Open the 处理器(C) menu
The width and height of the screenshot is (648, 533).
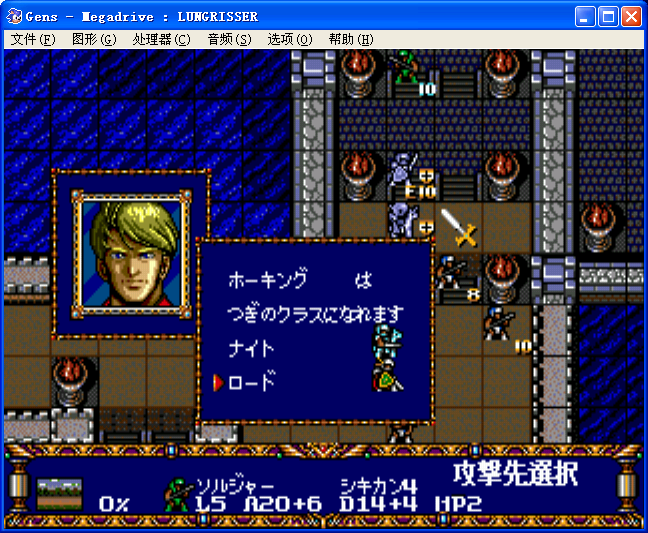coord(161,39)
